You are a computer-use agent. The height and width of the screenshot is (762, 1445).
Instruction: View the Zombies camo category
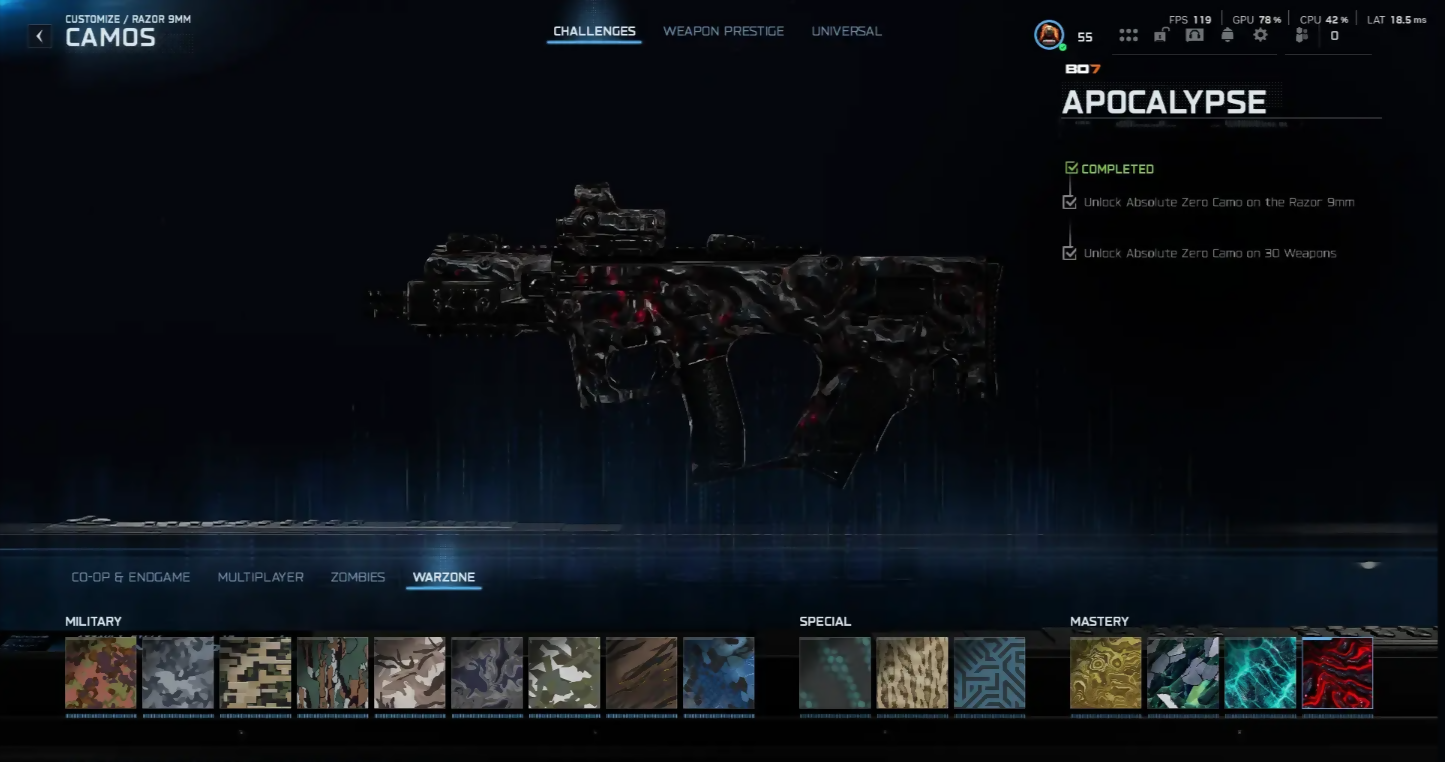357,577
